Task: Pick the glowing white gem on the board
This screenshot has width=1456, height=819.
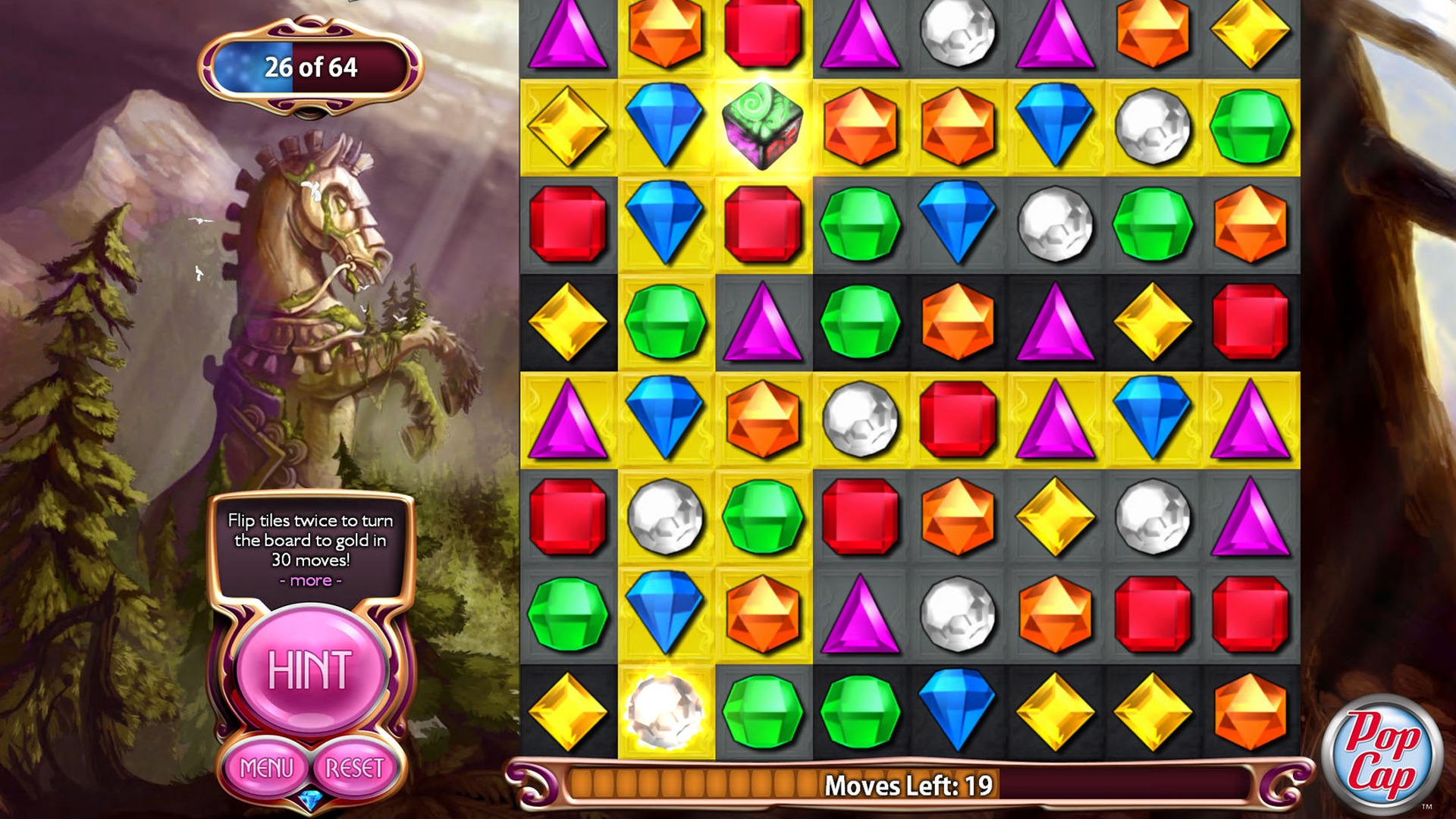Action: (665, 711)
